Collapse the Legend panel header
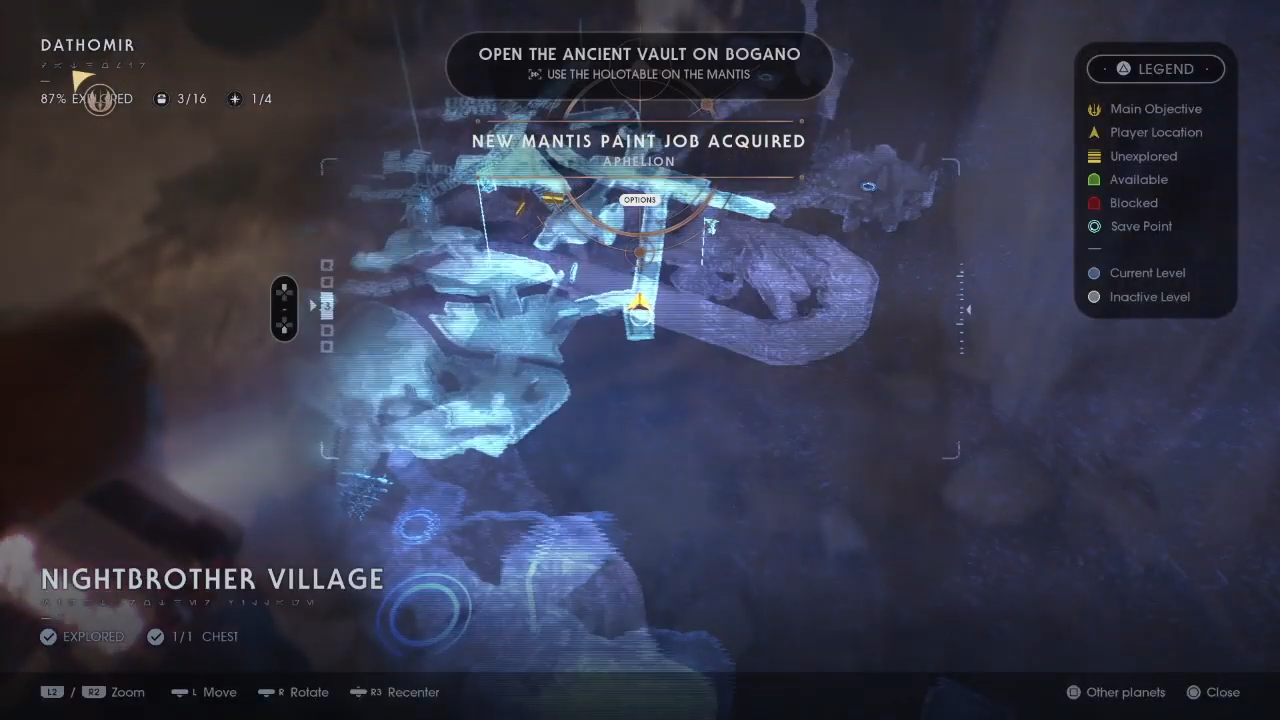This screenshot has width=1280, height=720. coord(1156,68)
